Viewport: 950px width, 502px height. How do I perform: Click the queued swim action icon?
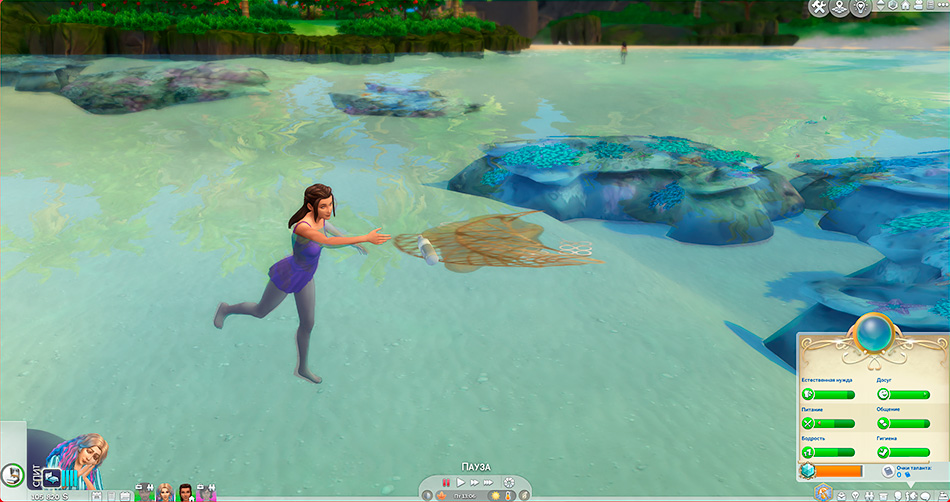coord(51,478)
